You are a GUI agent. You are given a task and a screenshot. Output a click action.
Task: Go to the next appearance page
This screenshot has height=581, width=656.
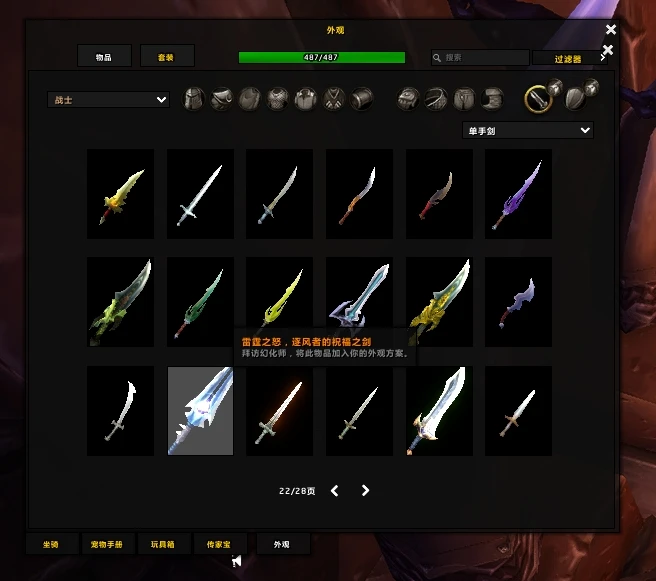click(x=365, y=490)
